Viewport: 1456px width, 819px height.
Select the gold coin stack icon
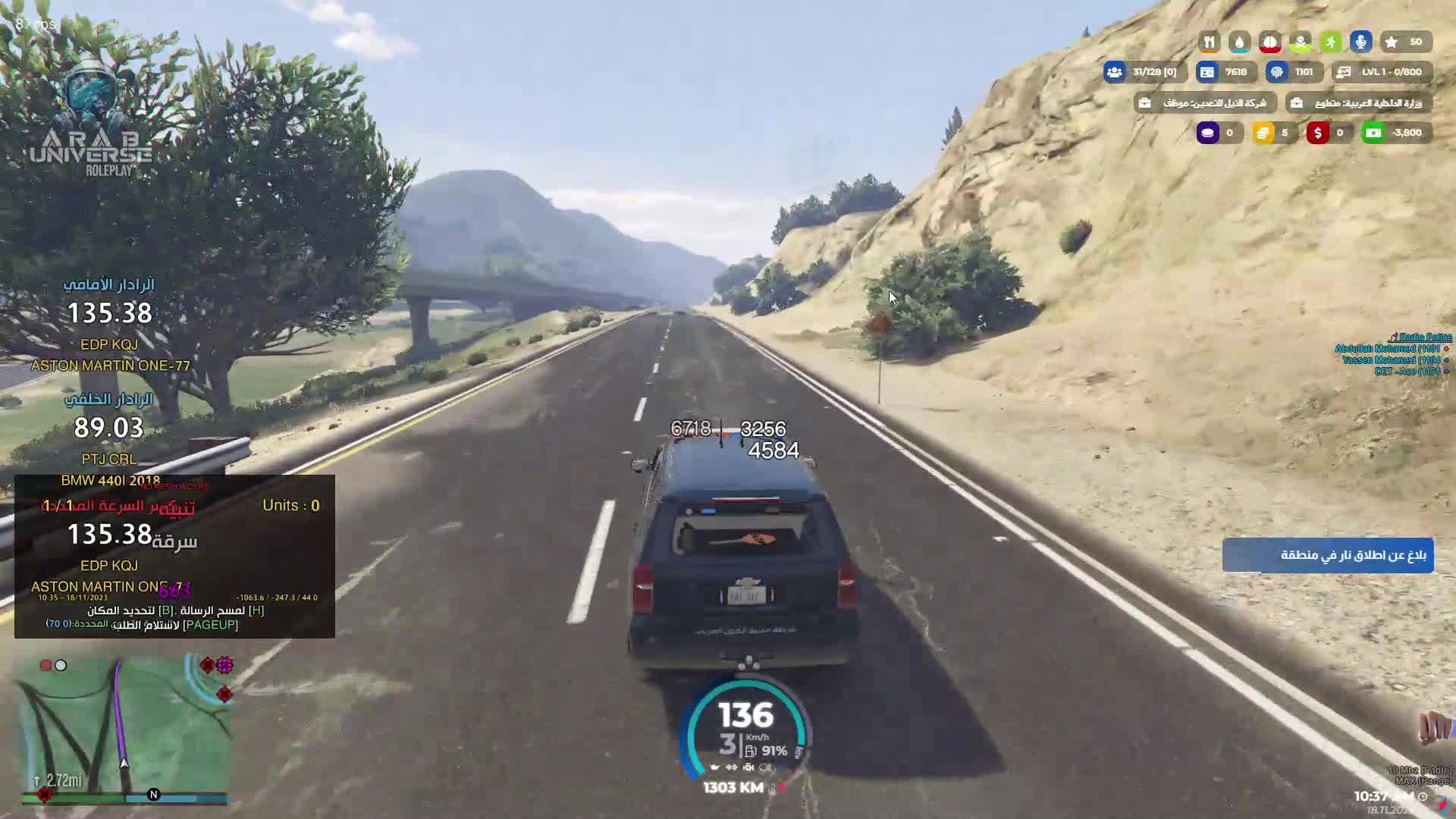[1263, 133]
